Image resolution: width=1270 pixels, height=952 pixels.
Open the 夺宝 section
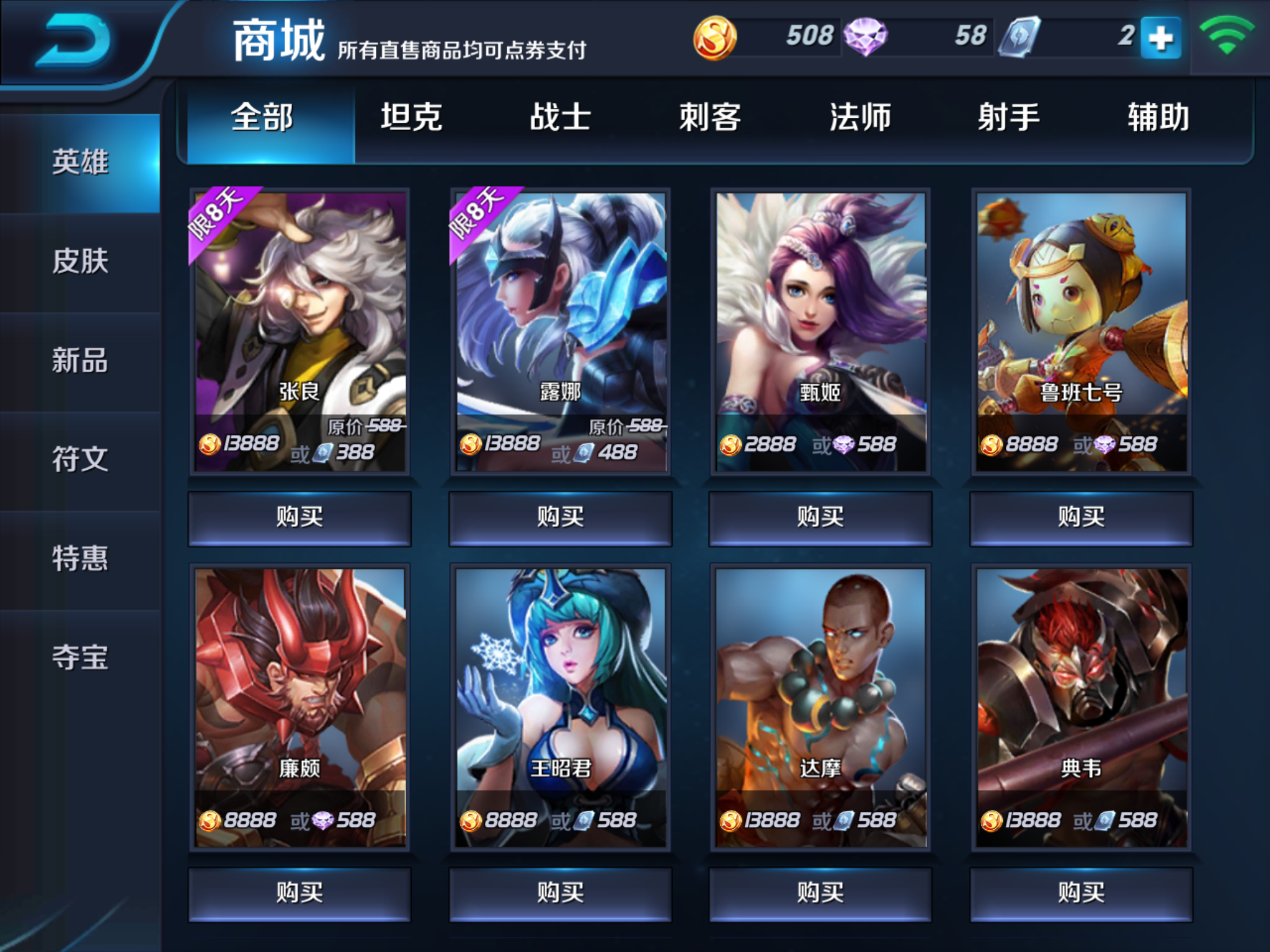pyautogui.click(x=80, y=658)
